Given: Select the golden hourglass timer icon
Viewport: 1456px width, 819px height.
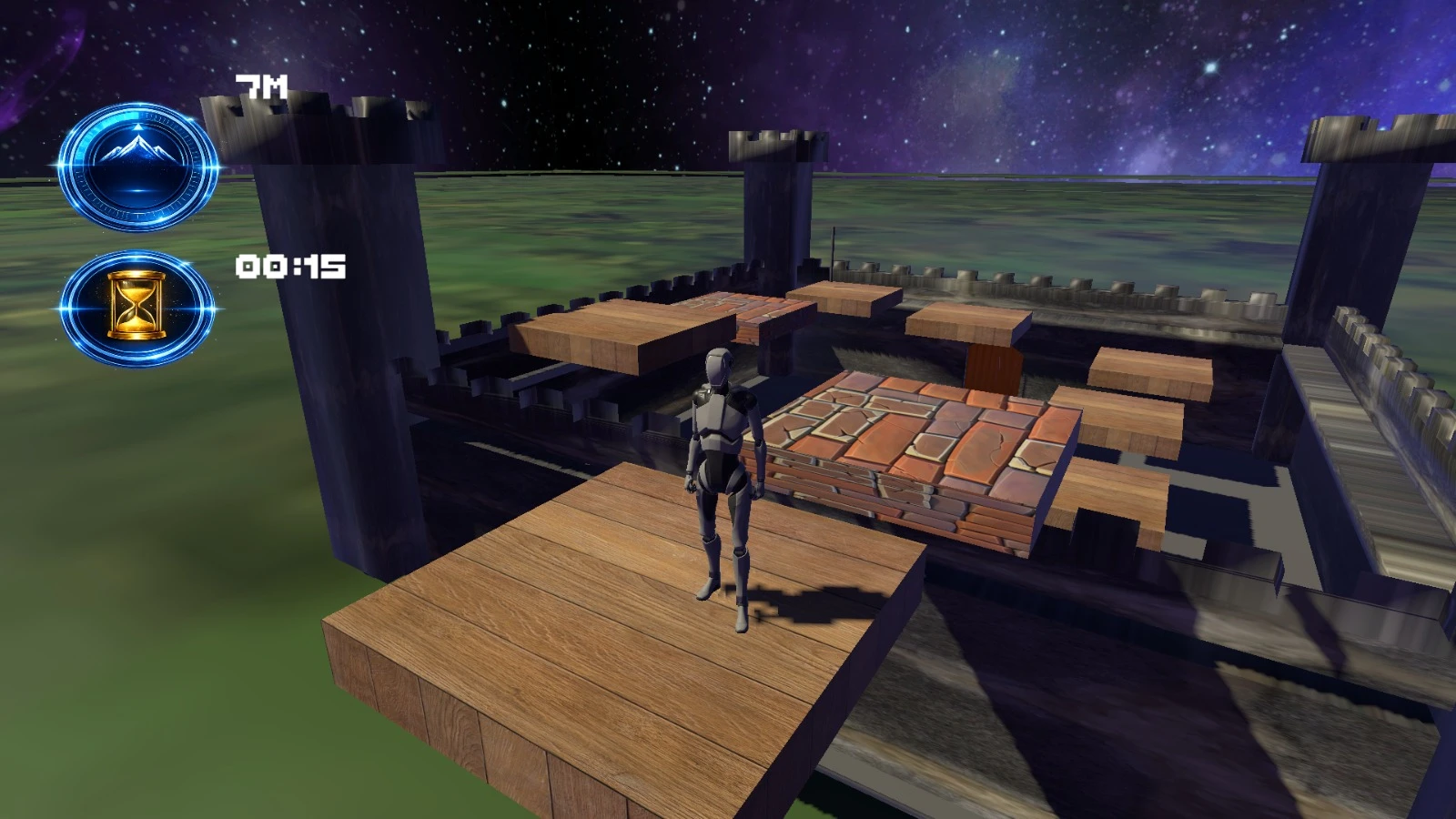Looking at the screenshot, I should click(138, 308).
